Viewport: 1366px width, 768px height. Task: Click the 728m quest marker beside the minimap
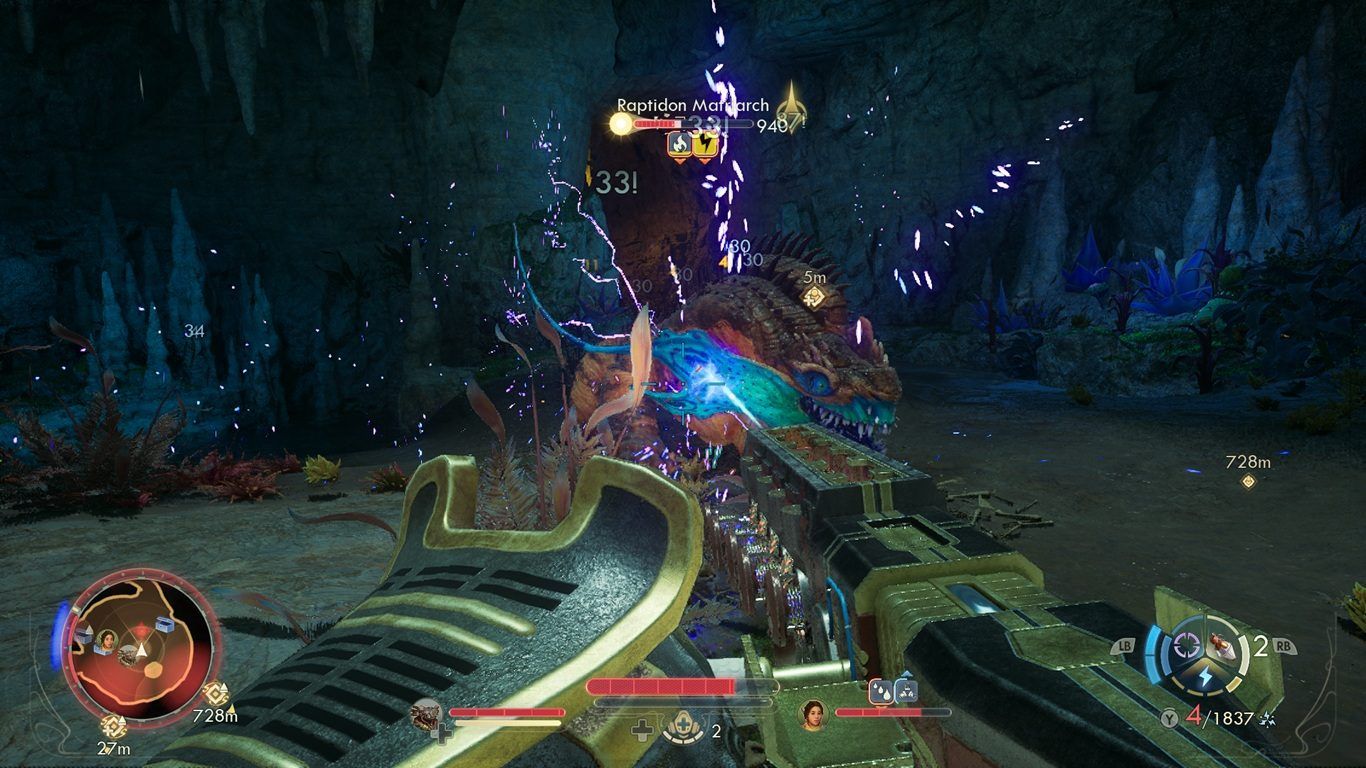(215, 694)
